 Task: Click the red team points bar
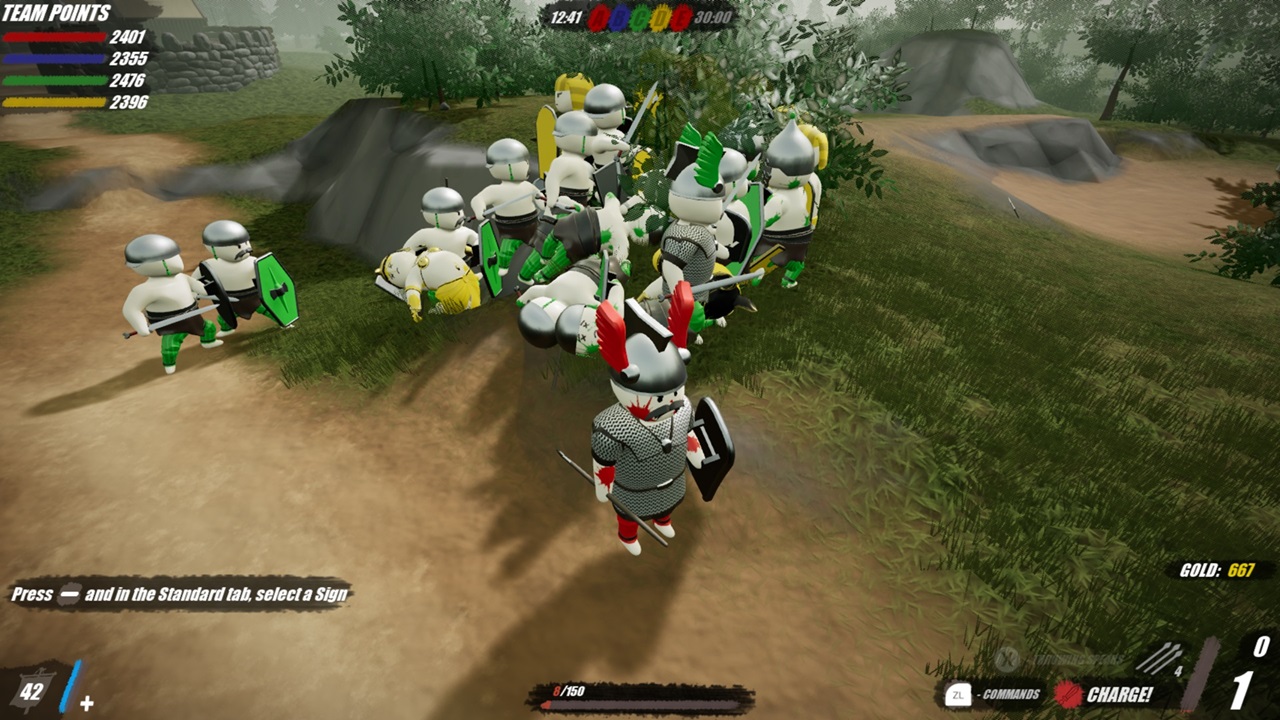(55, 38)
